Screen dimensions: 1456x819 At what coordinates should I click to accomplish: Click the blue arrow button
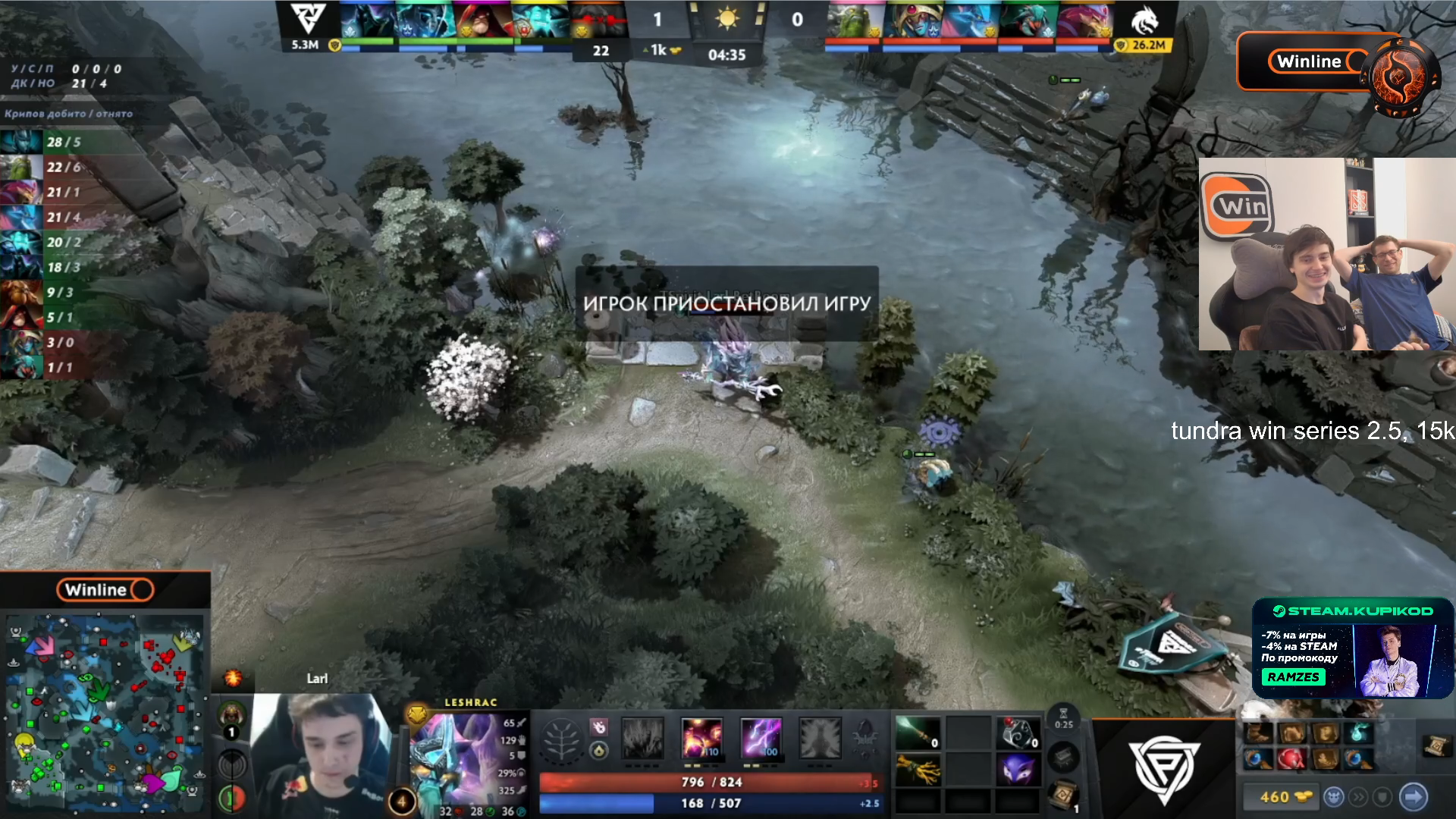1414,797
